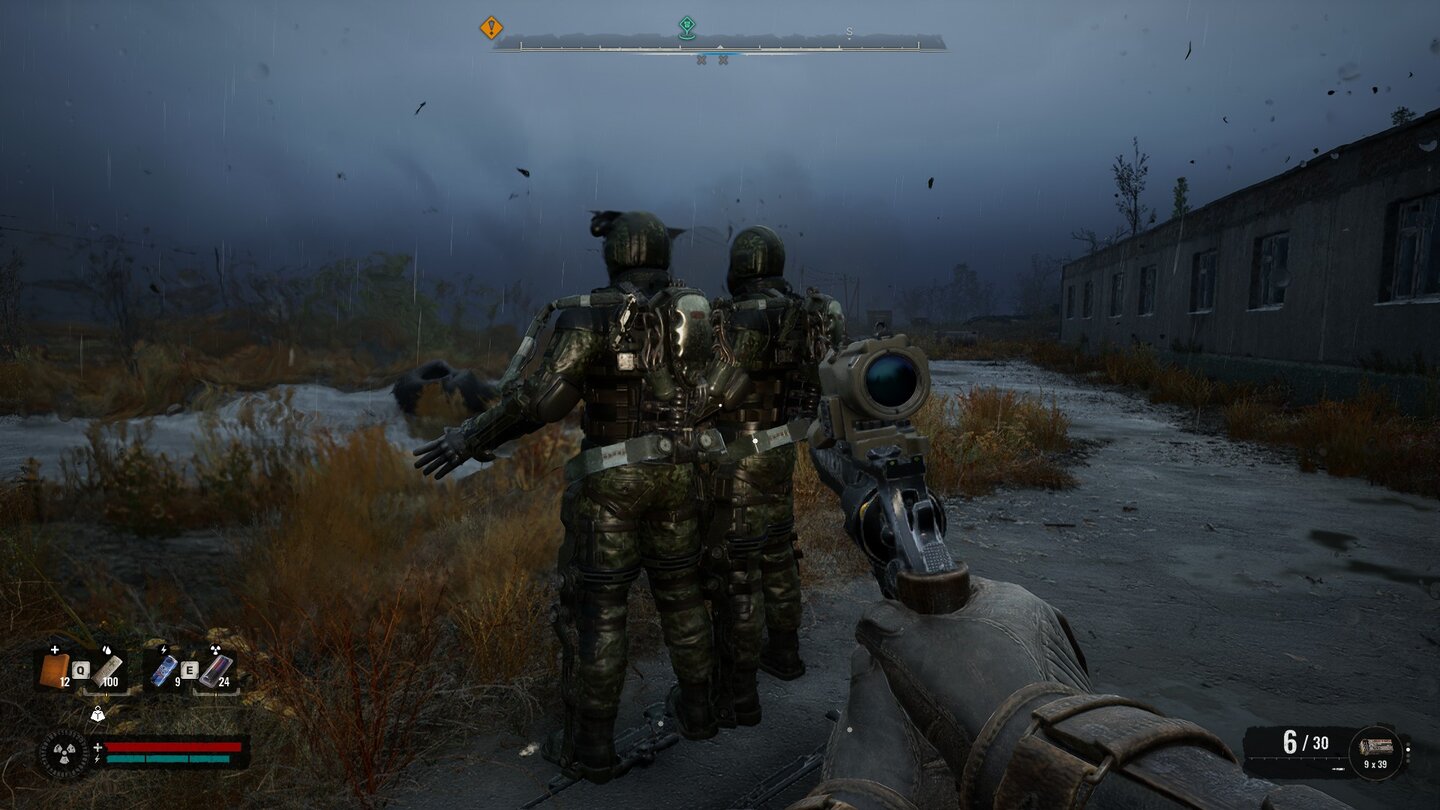Toggle the fire mode selector dots
The height and width of the screenshot is (810, 1440).
[1408, 753]
